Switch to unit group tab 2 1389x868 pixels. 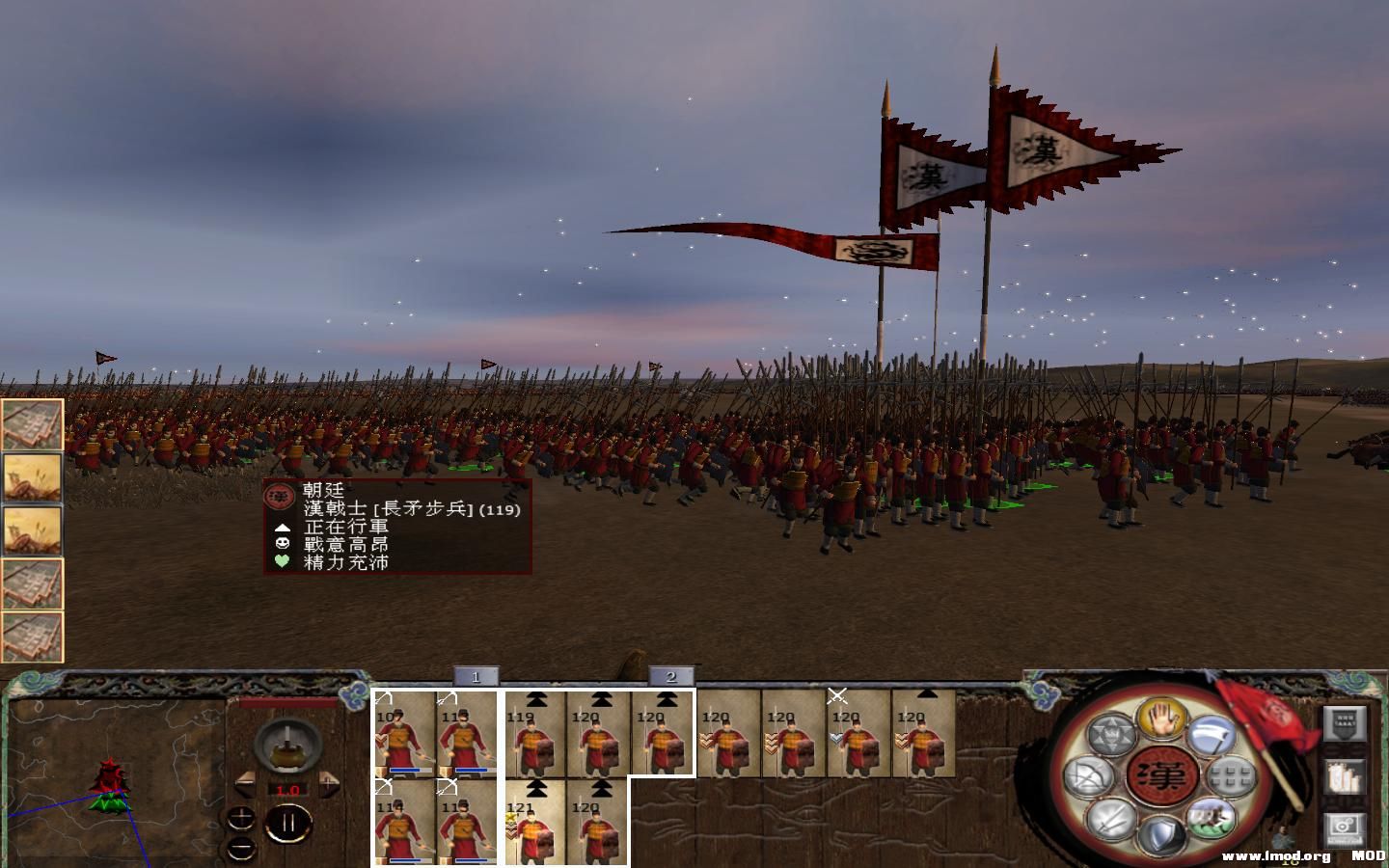tap(673, 675)
